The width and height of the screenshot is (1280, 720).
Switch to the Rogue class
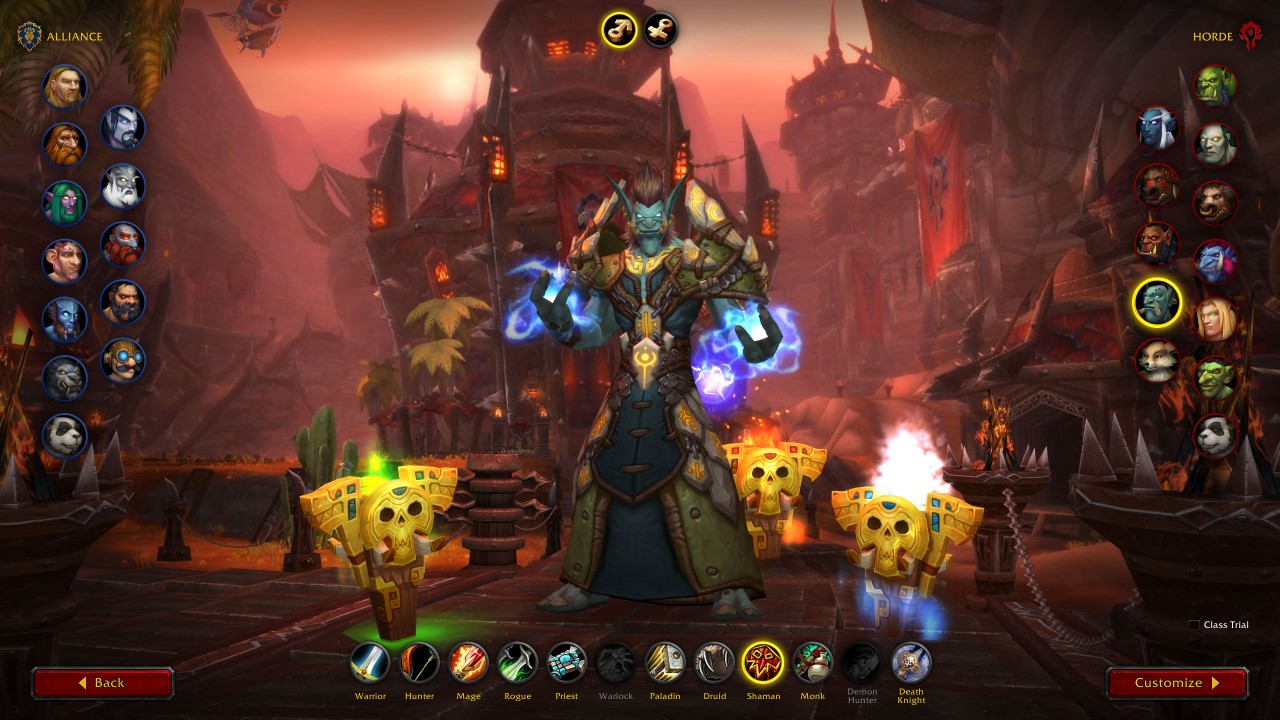pyautogui.click(x=518, y=662)
